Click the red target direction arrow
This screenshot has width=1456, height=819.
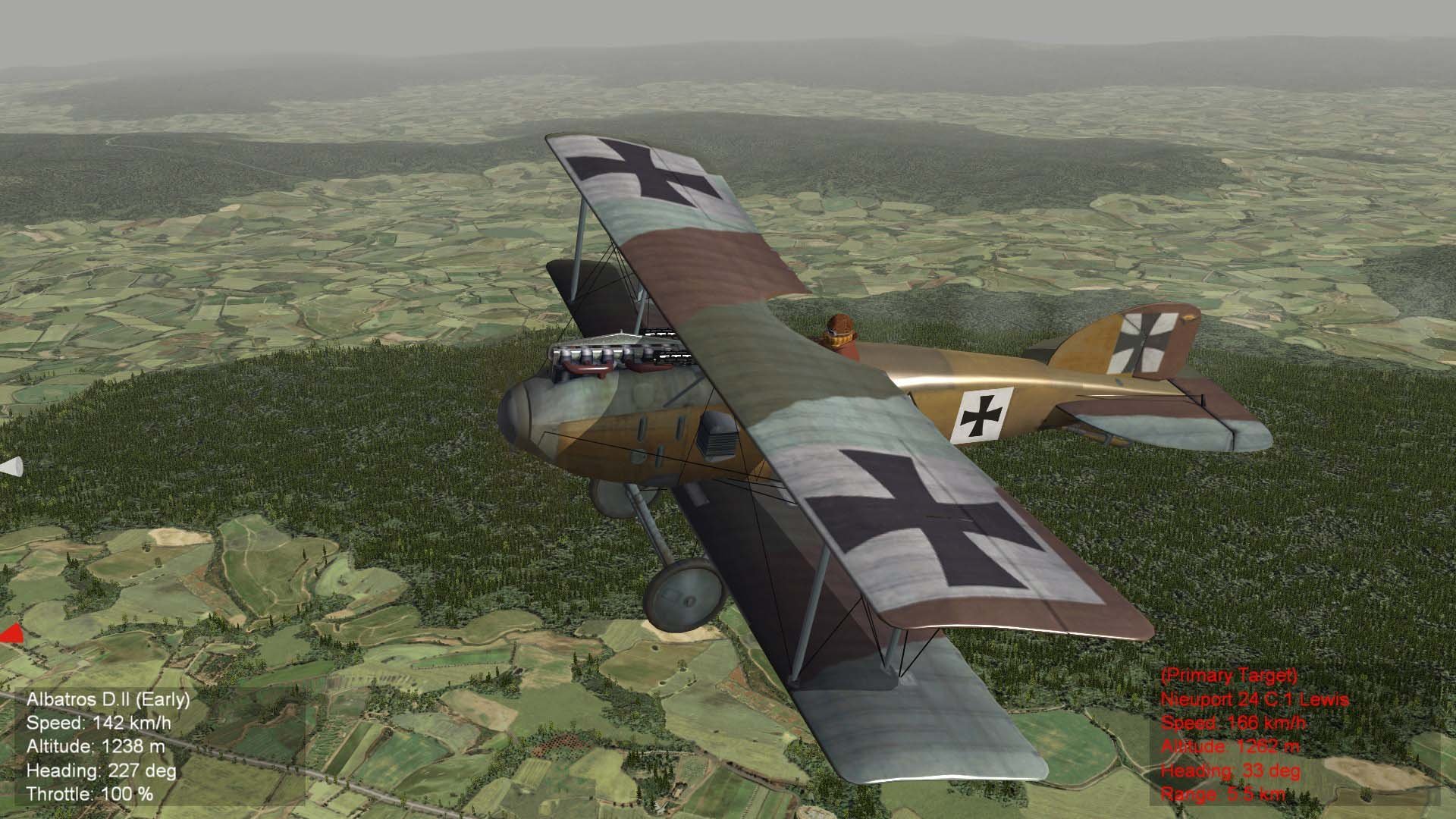(13, 634)
